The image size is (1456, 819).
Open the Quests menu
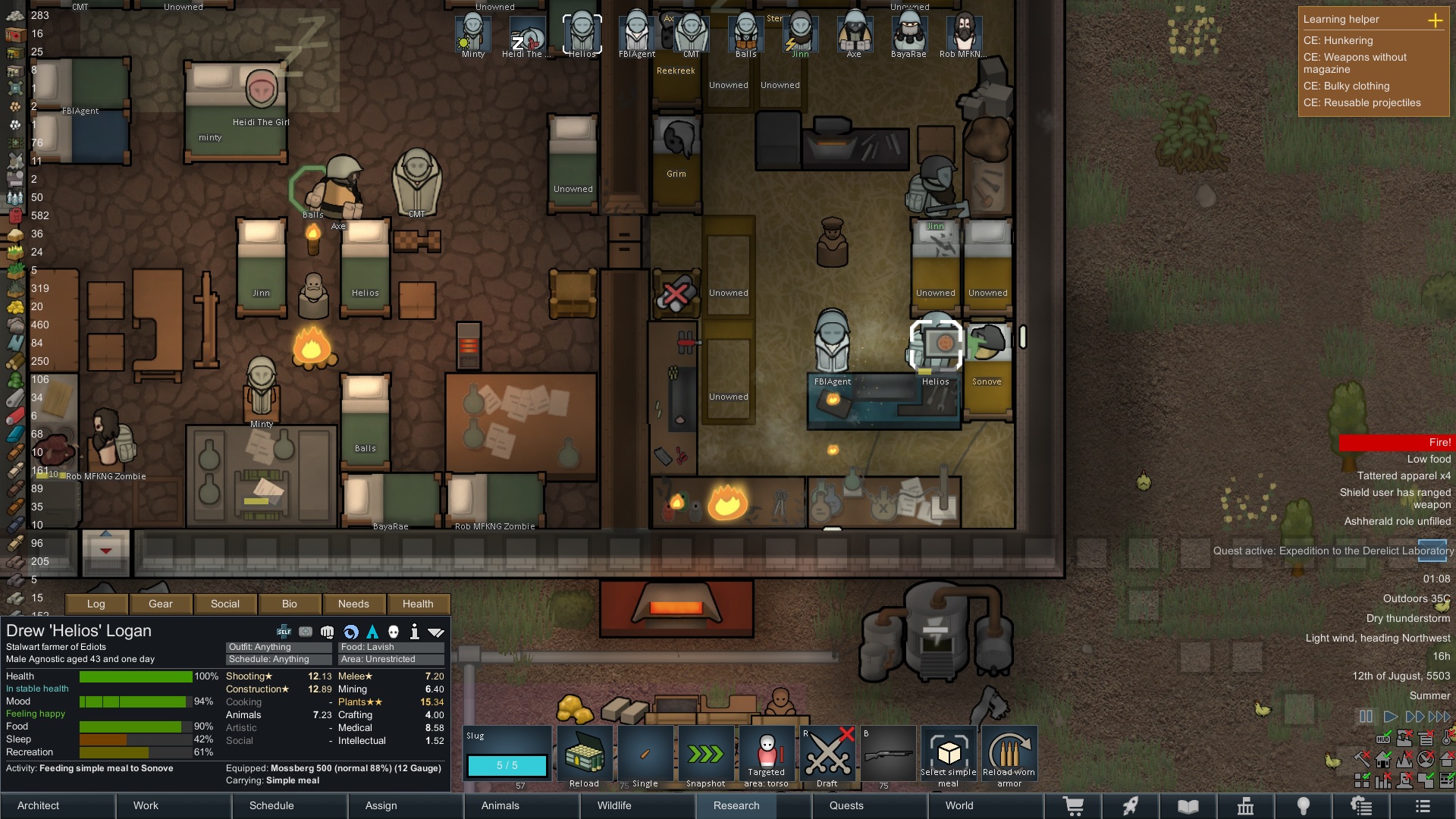pyautogui.click(x=846, y=805)
